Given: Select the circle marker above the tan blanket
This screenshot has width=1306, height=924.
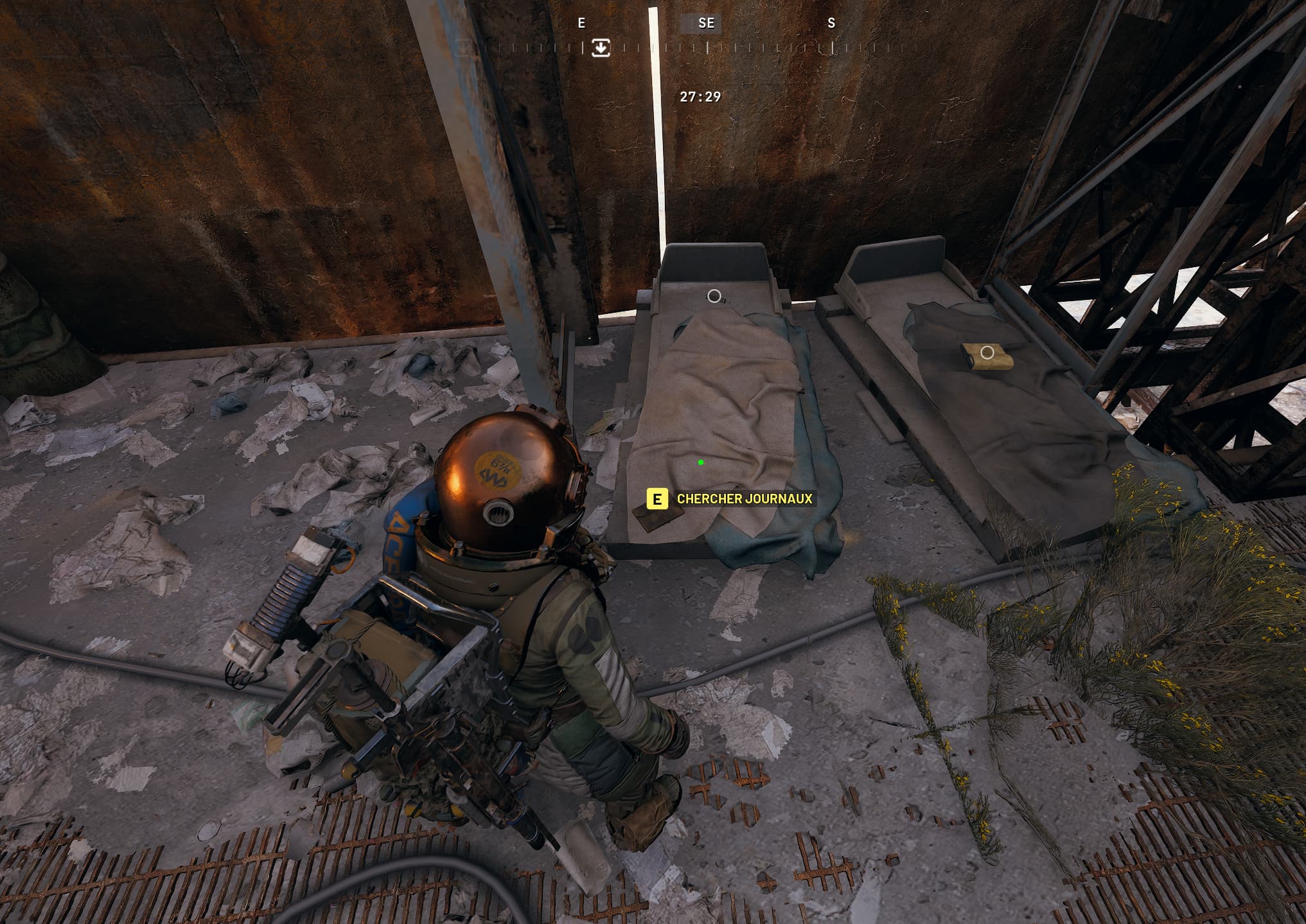Looking at the screenshot, I should [714, 296].
